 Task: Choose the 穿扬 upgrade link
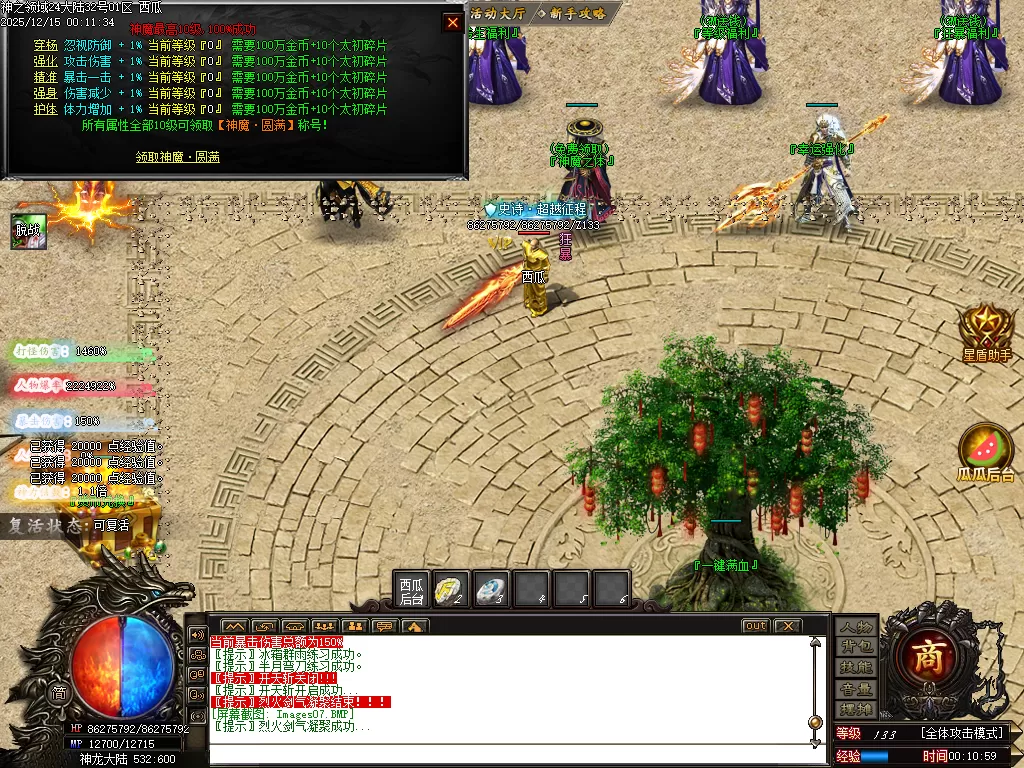click(46, 45)
